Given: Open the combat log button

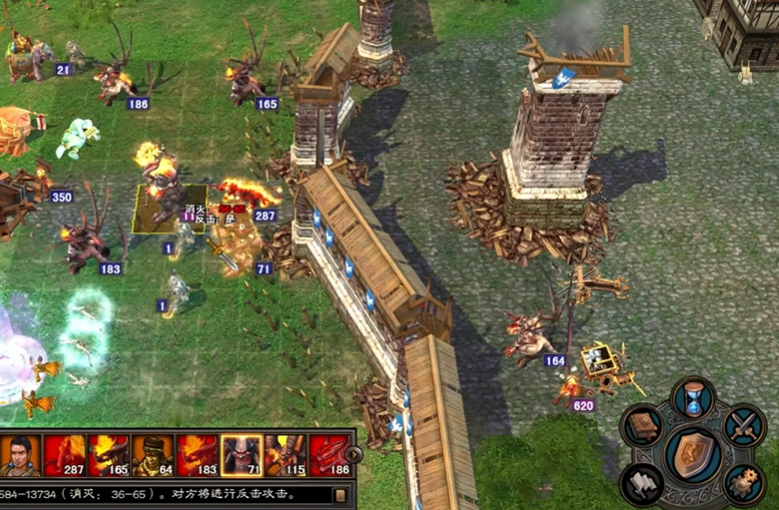Looking at the screenshot, I should (340, 494).
